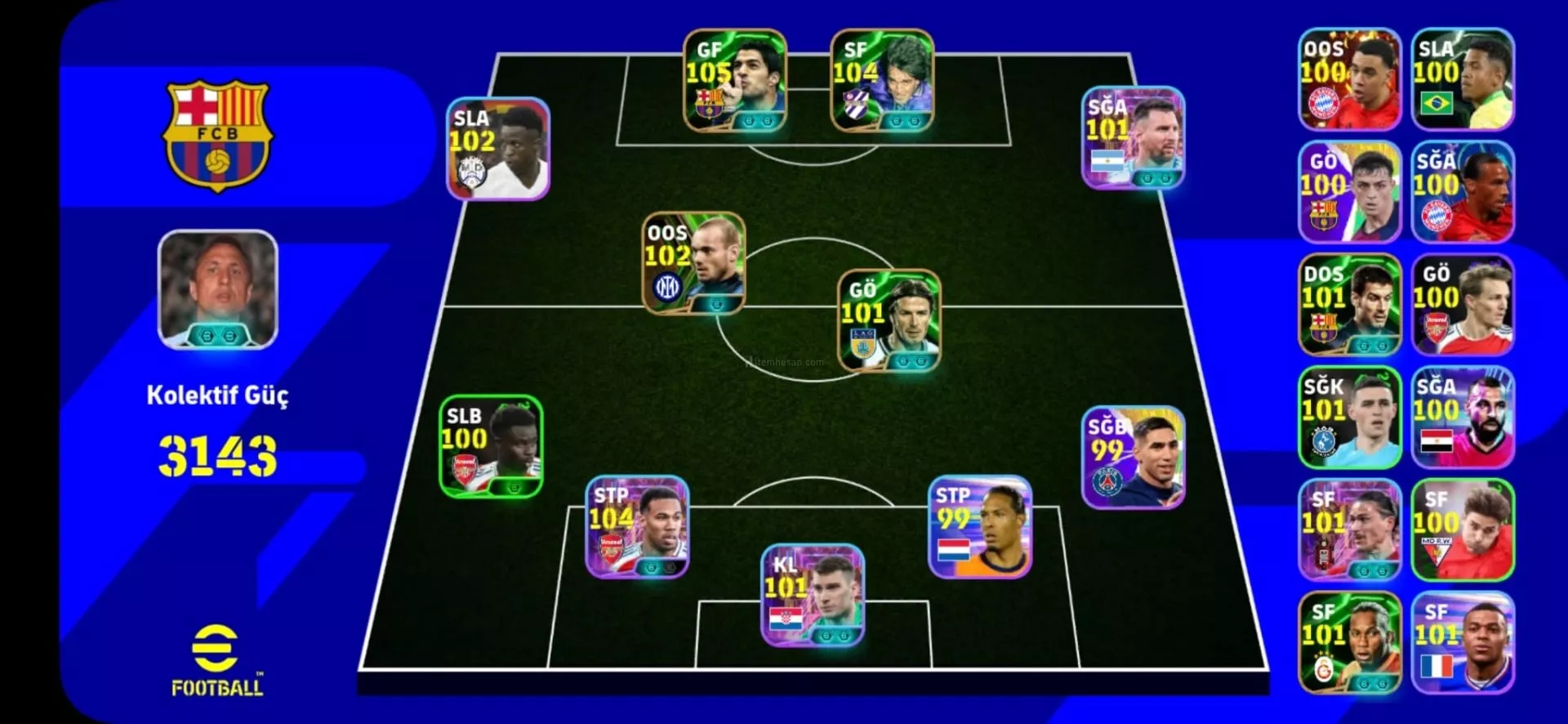Viewport: 1568px width, 724px height.
Task: Select the SF 104 forward card
Action: [882, 80]
